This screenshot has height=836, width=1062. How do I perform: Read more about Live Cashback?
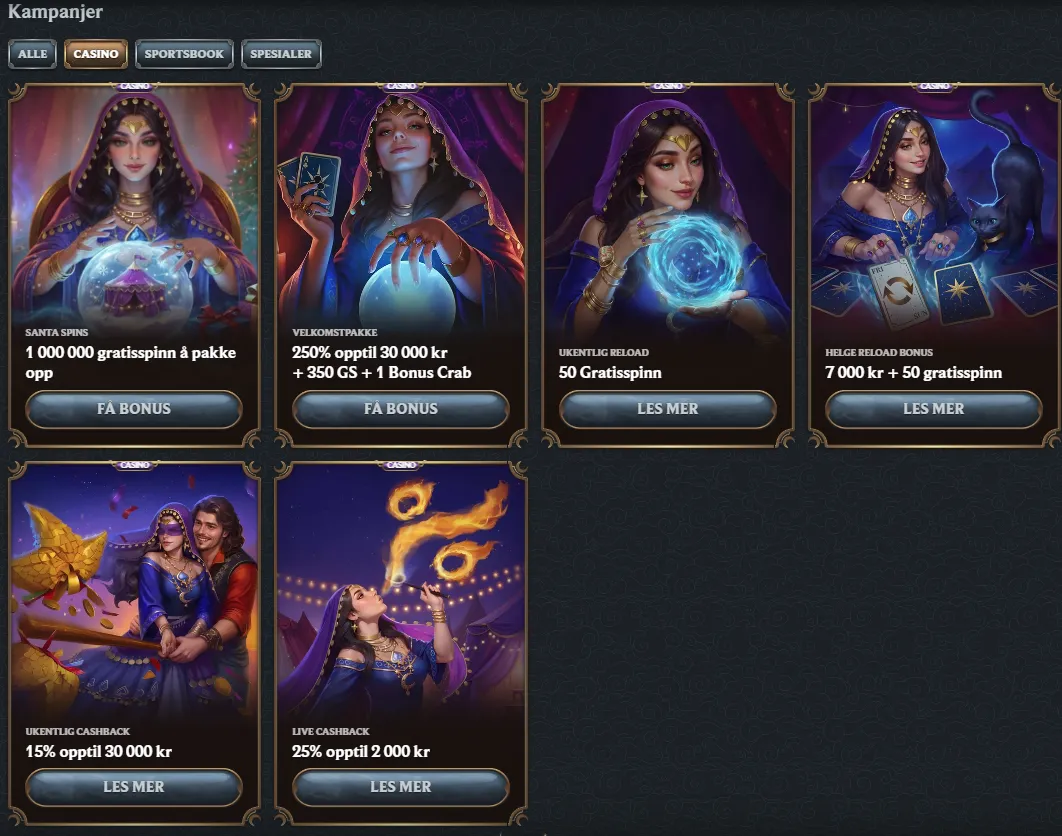[x=400, y=787]
